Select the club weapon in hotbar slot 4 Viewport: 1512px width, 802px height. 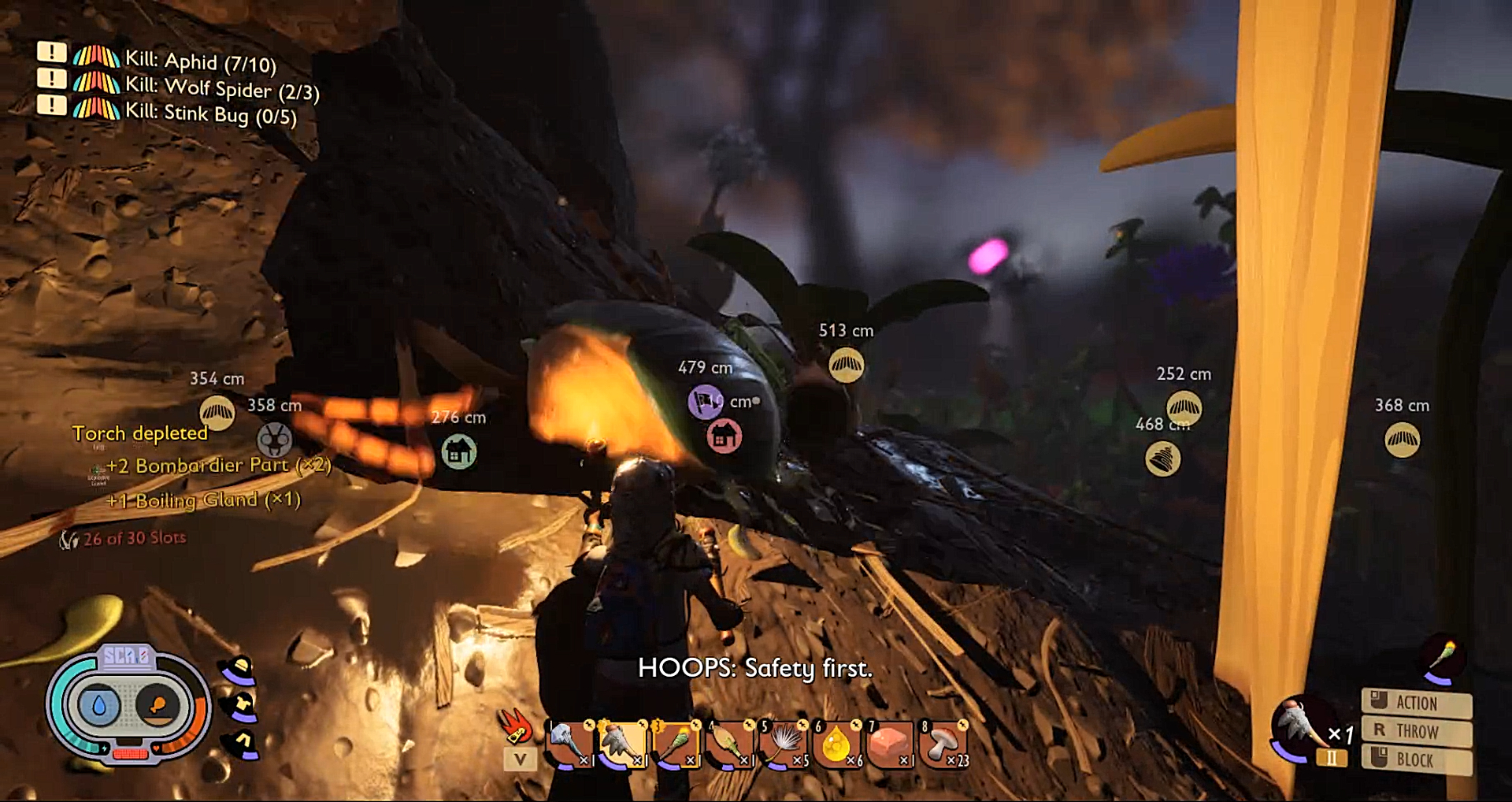[x=728, y=744]
